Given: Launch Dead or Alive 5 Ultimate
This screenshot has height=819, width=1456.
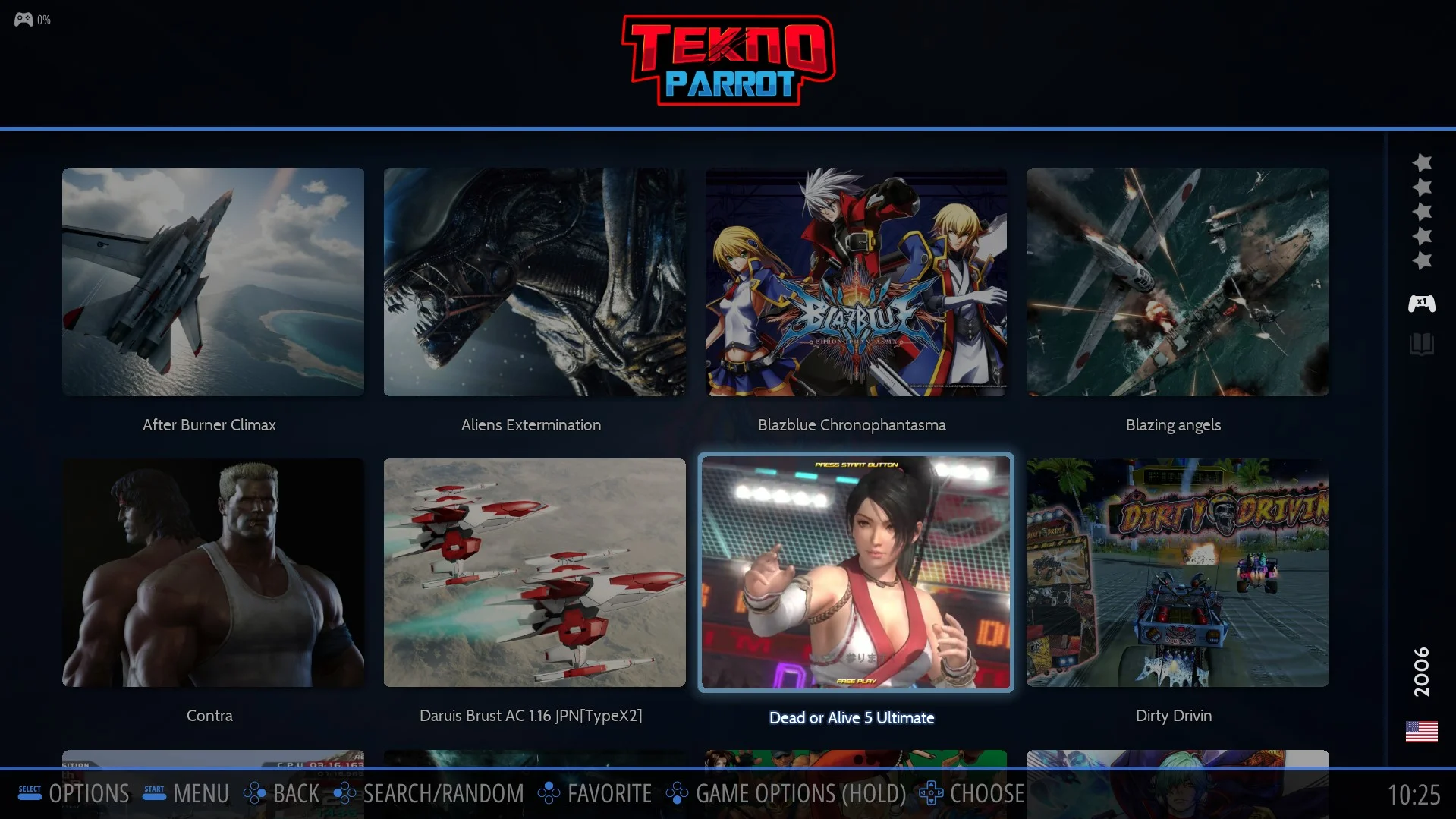Looking at the screenshot, I should pyautogui.click(x=856, y=572).
